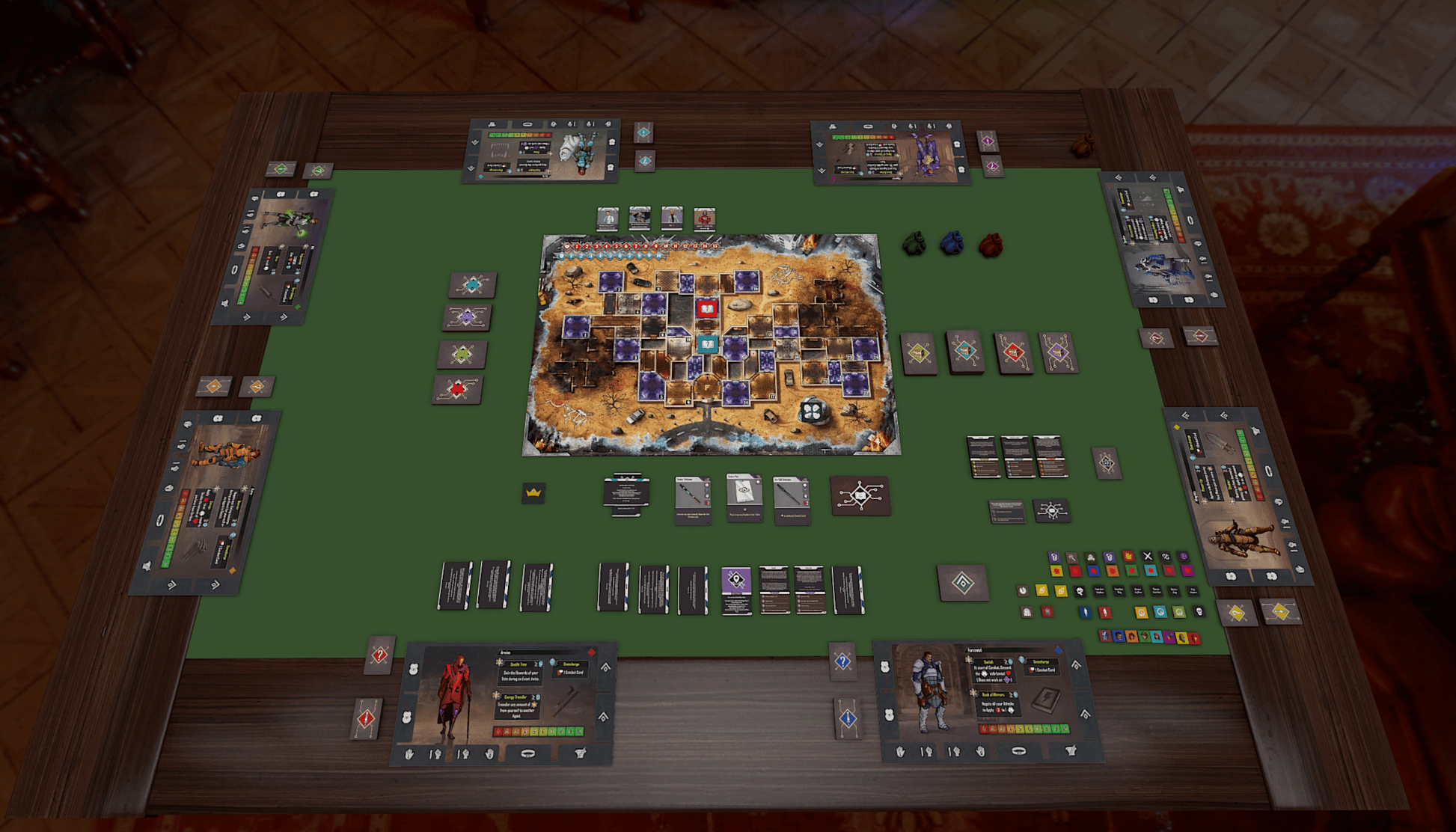Pick the red circuit tile left of board
This screenshot has height=832, width=1456.
457,389
